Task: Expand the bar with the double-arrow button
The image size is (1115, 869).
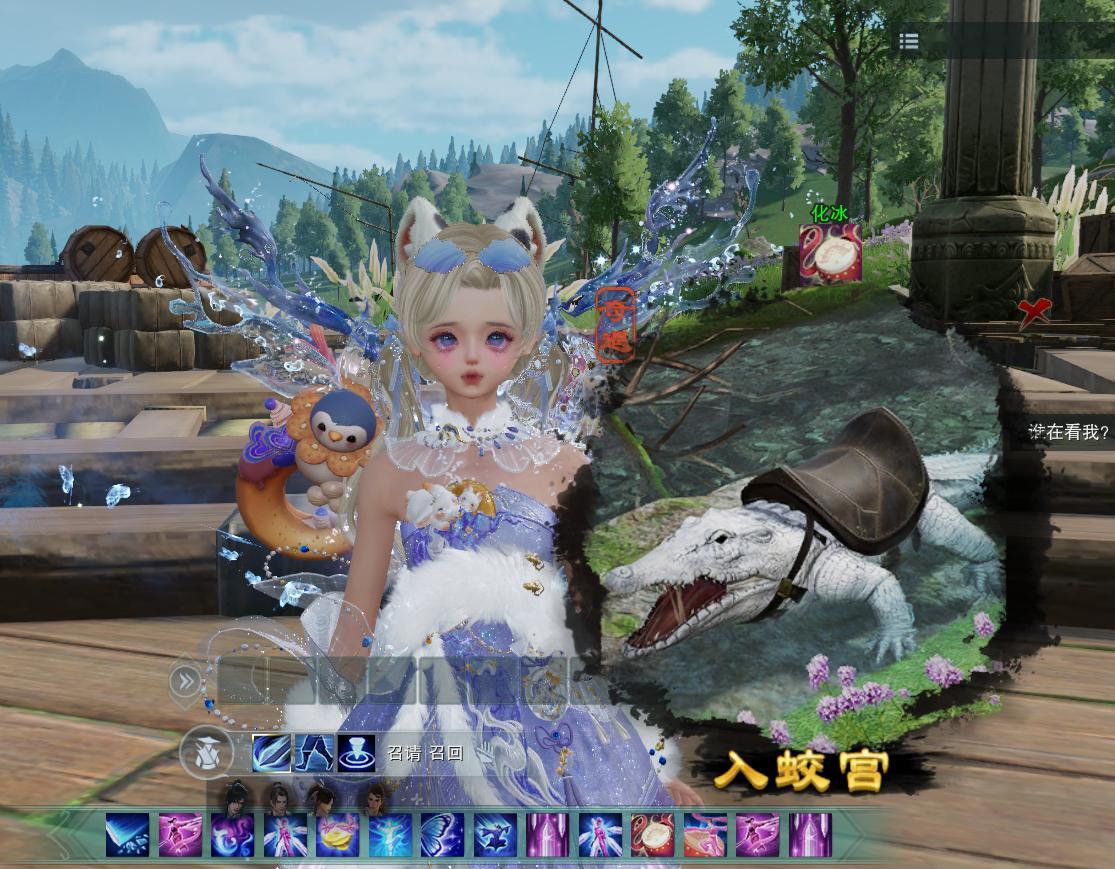Action: point(186,681)
